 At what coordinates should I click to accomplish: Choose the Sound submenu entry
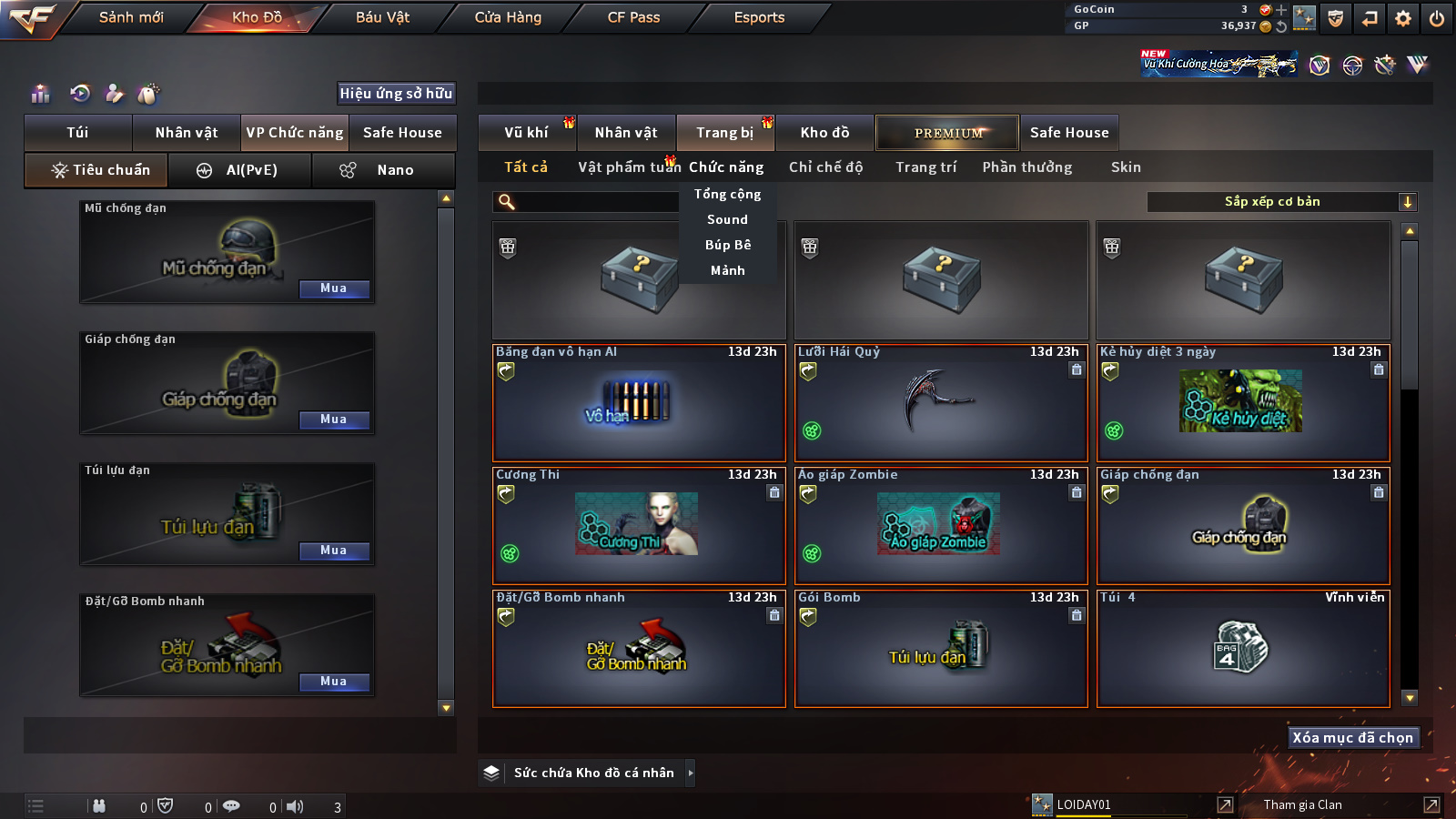(727, 219)
